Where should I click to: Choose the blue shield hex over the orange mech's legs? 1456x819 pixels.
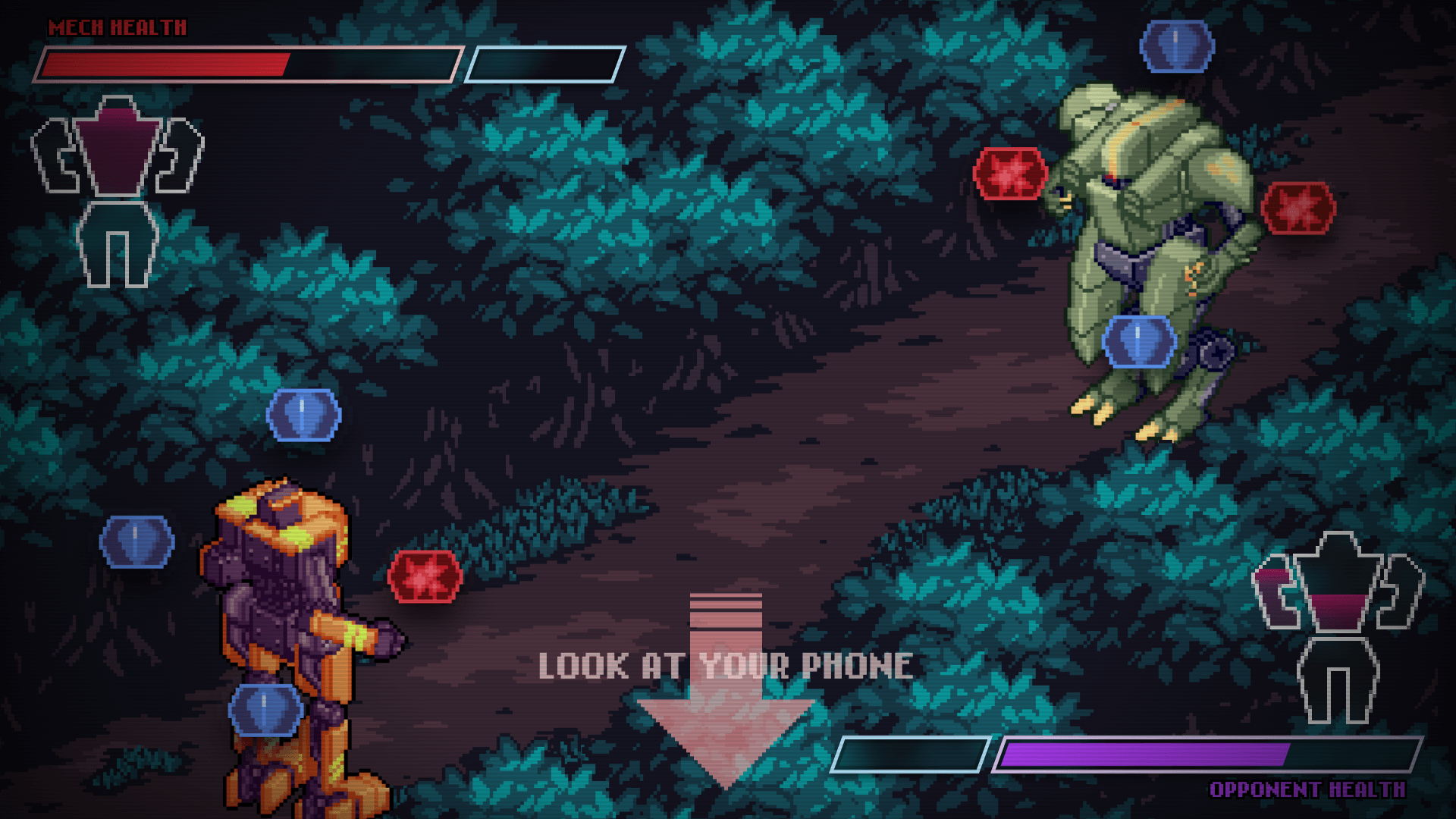265,710
